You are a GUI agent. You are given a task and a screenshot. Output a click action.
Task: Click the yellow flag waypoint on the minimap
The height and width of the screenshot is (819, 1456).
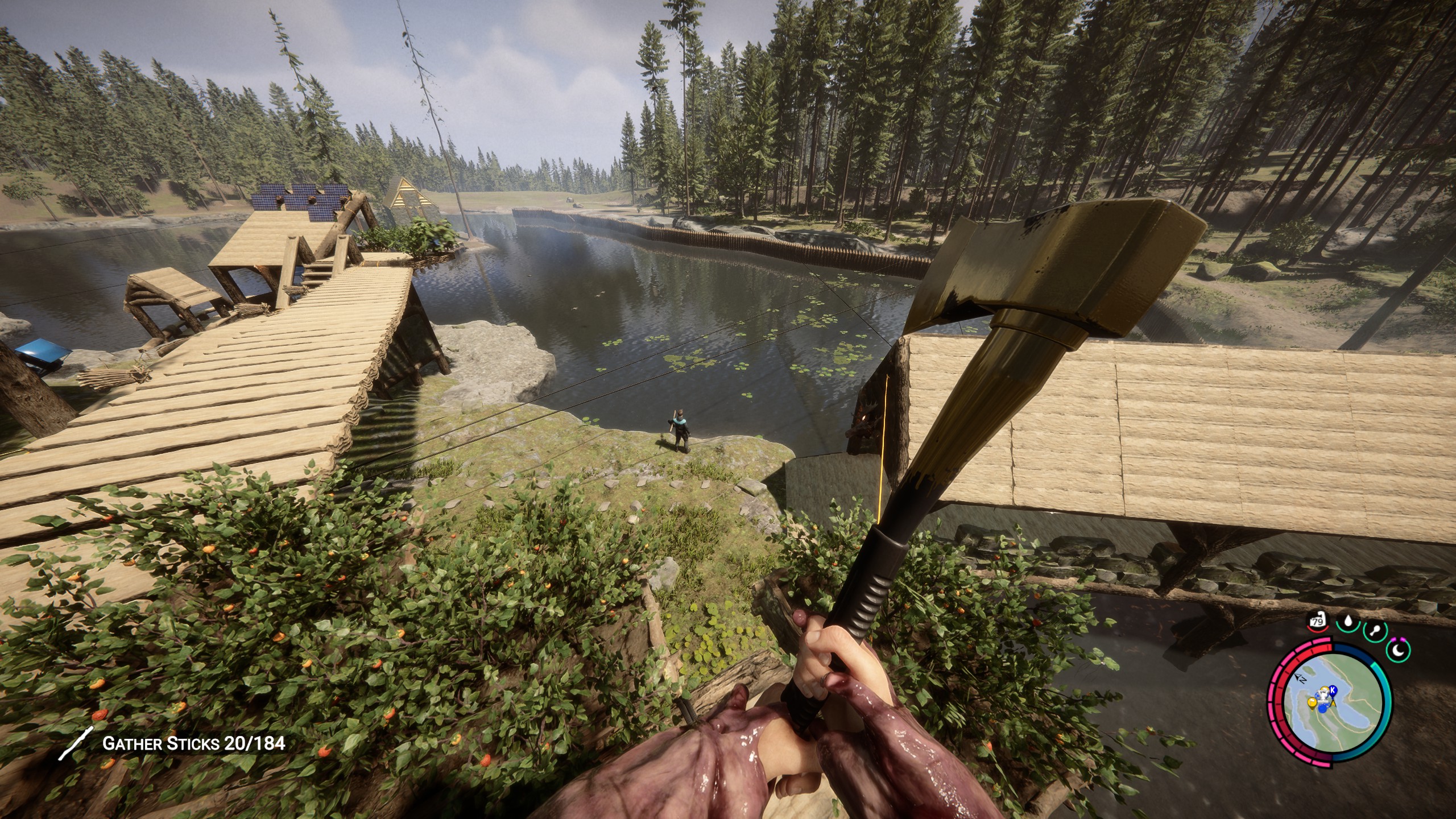point(1312,704)
